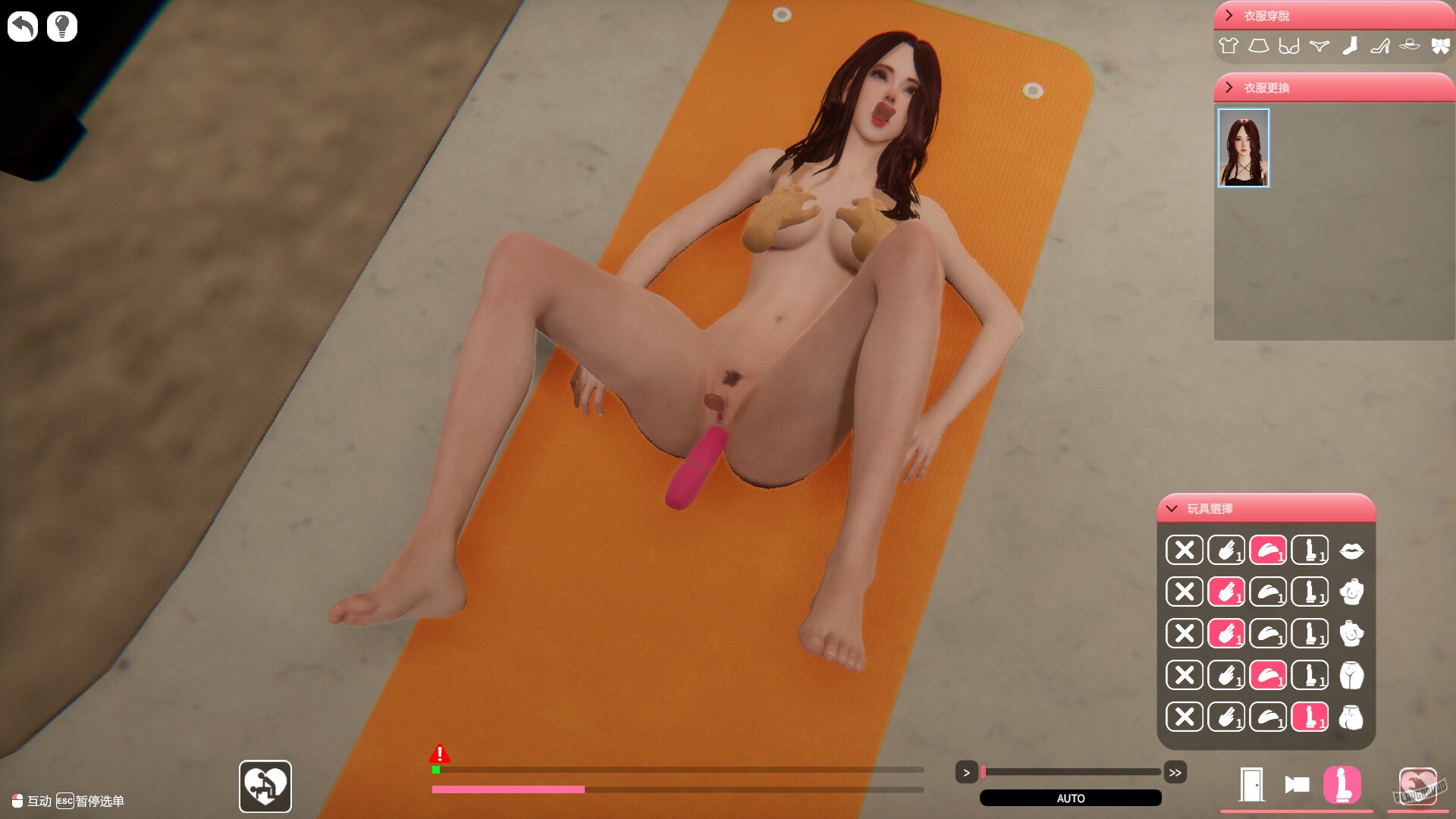Toggle the hand option on the mouth row

pos(1227,551)
